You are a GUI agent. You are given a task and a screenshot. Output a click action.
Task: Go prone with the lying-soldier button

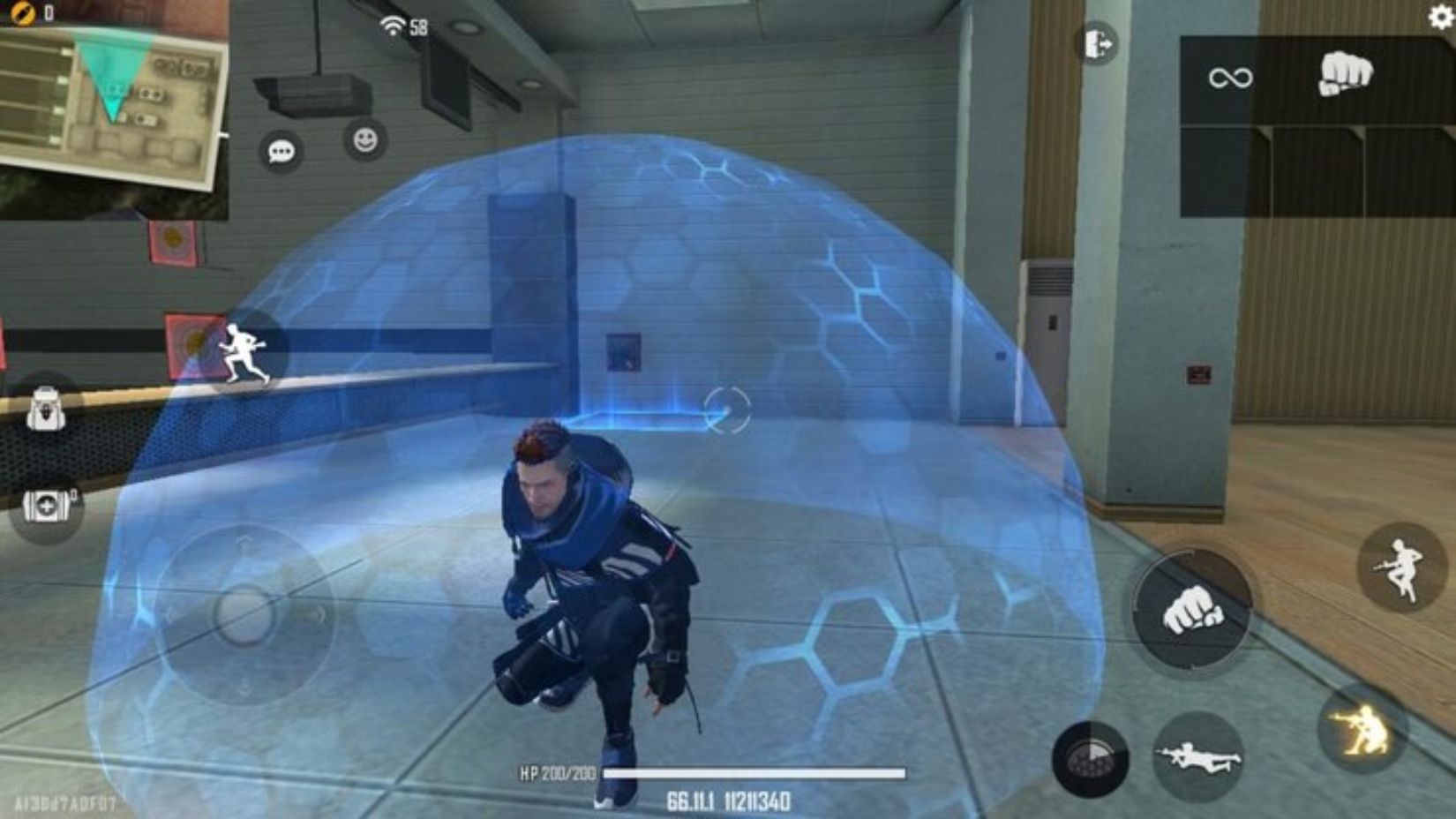[1197, 756]
